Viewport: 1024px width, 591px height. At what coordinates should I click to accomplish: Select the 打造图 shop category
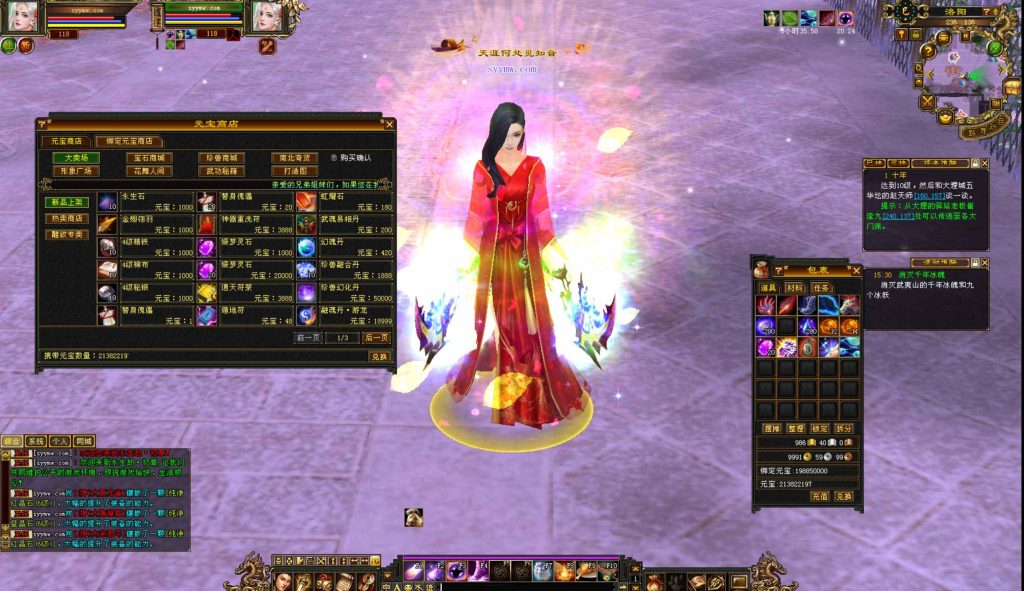[295, 171]
